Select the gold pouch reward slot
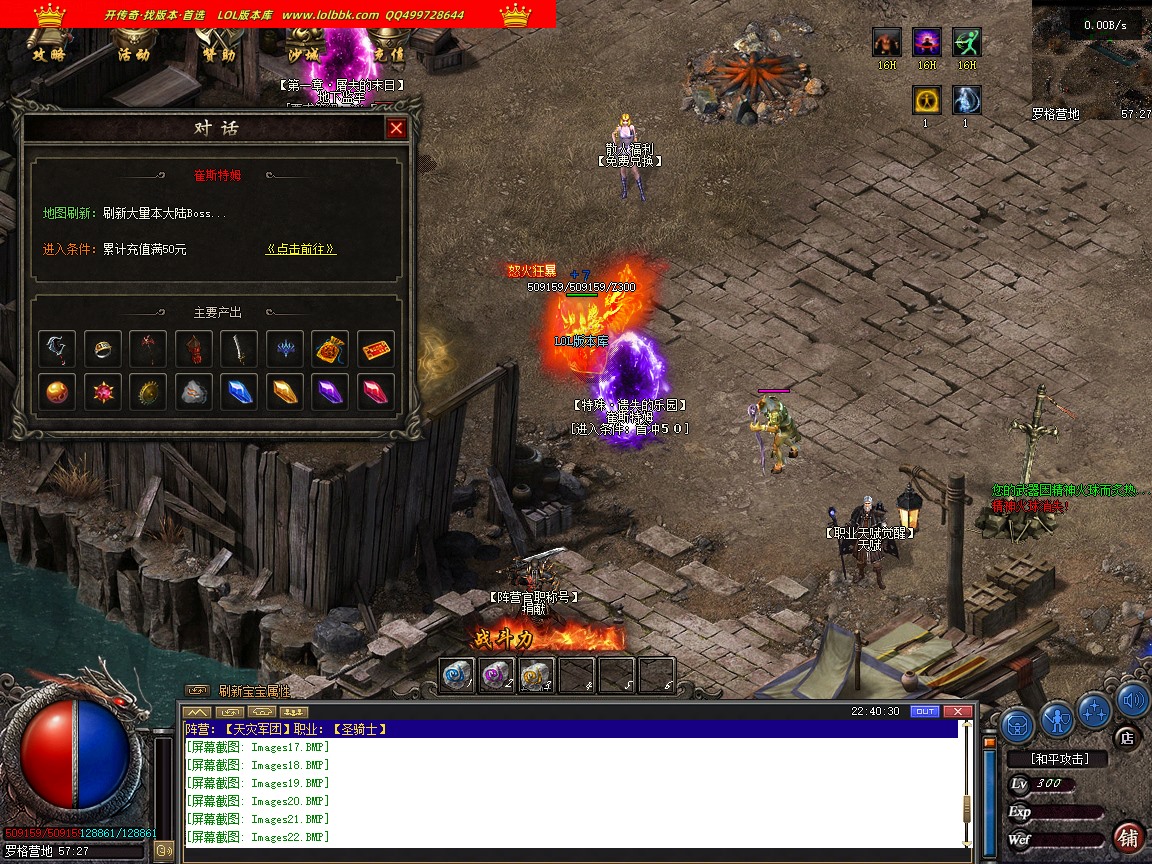Viewport: 1152px width, 864px height. coord(330,349)
